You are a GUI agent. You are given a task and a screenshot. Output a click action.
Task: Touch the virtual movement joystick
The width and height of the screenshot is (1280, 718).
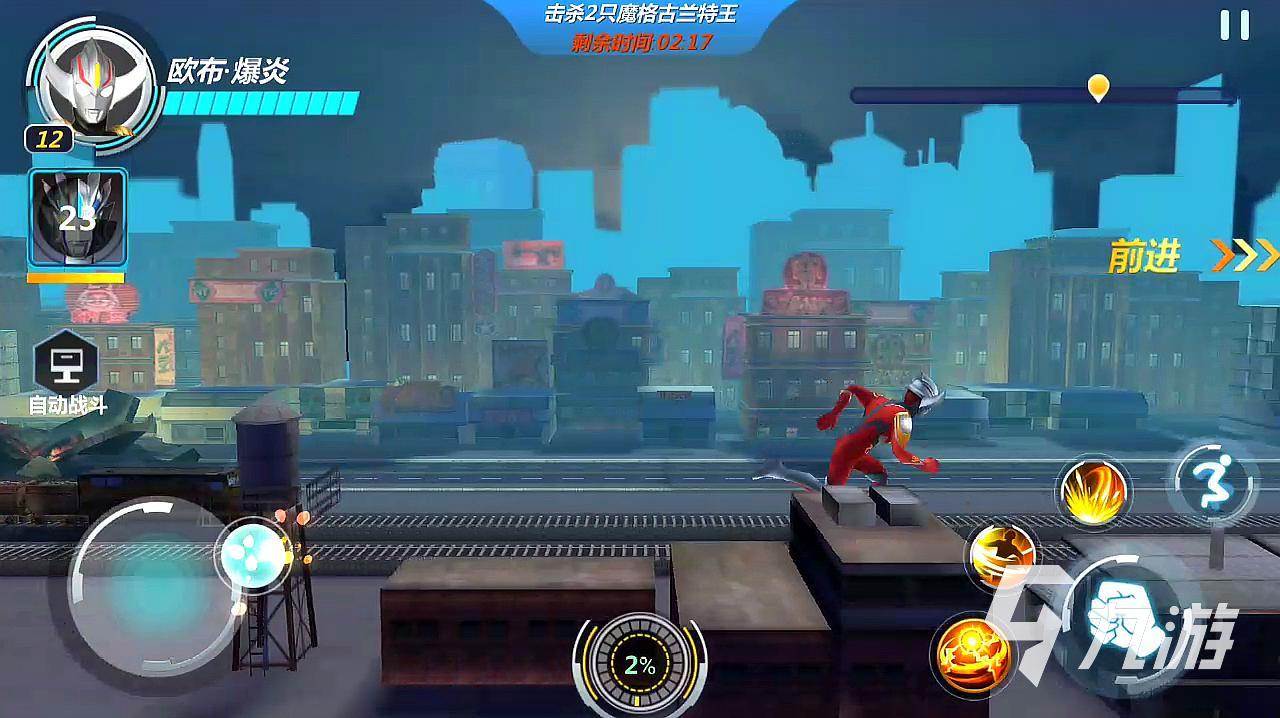tap(150, 583)
